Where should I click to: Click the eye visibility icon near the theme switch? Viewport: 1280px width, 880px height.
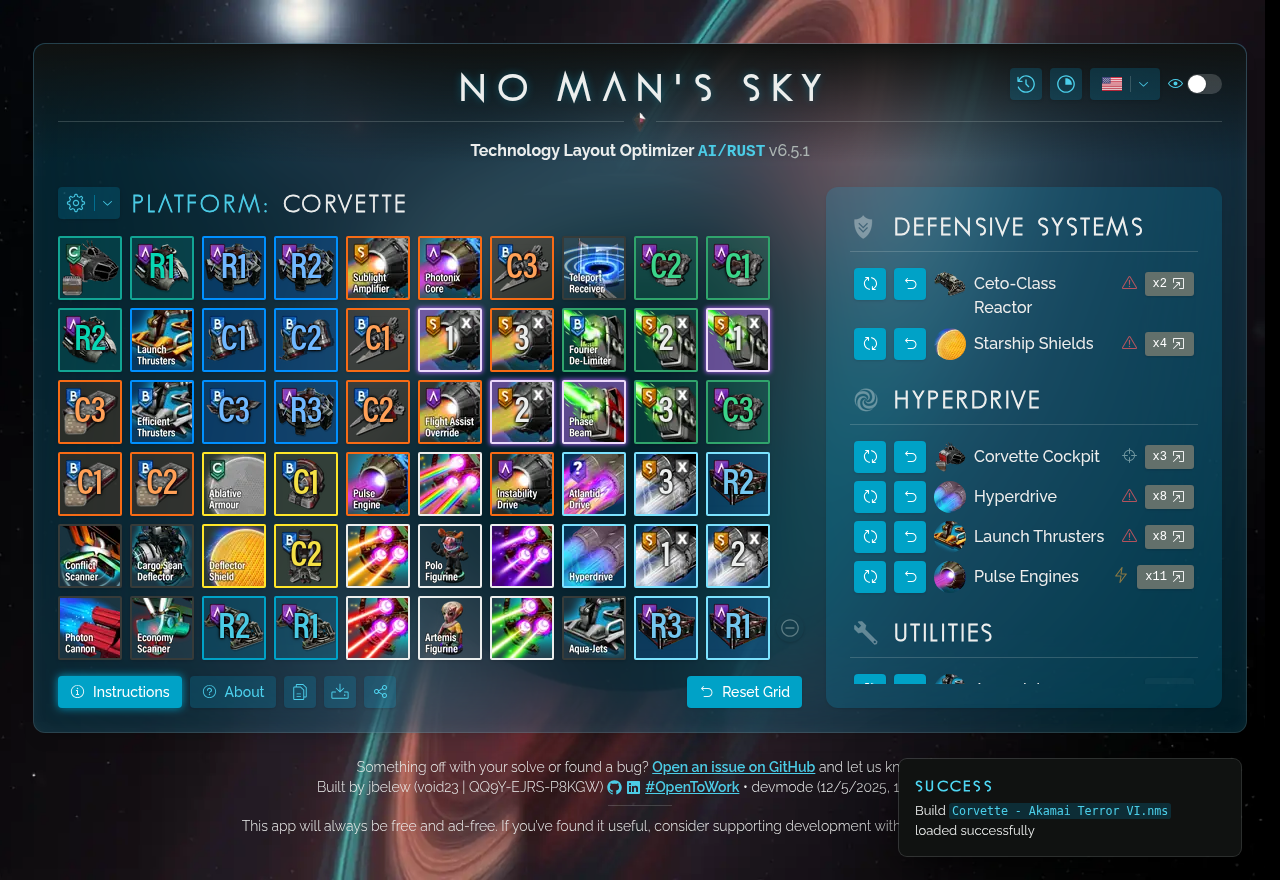pyautogui.click(x=1175, y=84)
